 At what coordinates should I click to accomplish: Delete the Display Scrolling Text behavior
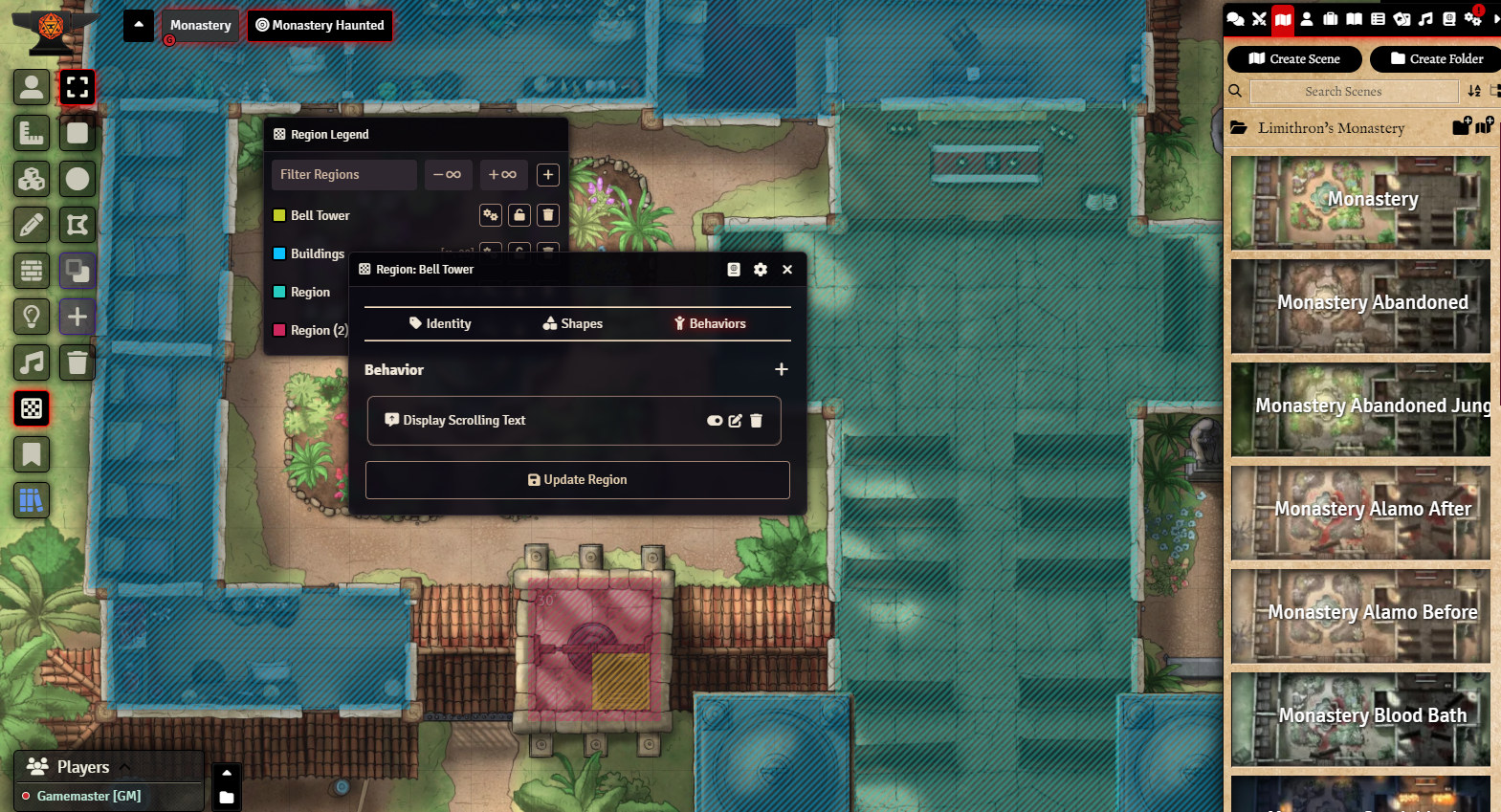click(756, 421)
